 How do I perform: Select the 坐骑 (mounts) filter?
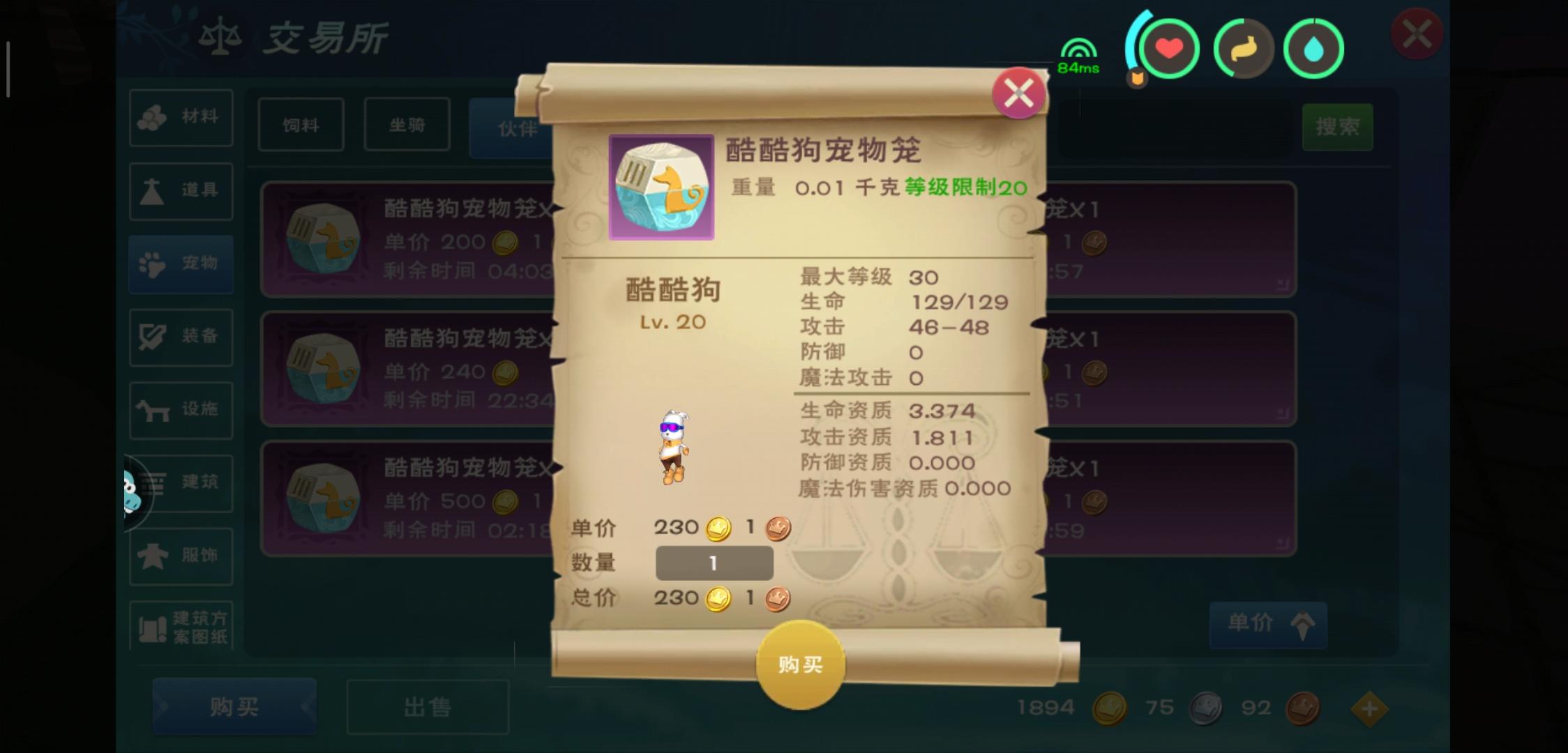click(x=407, y=125)
